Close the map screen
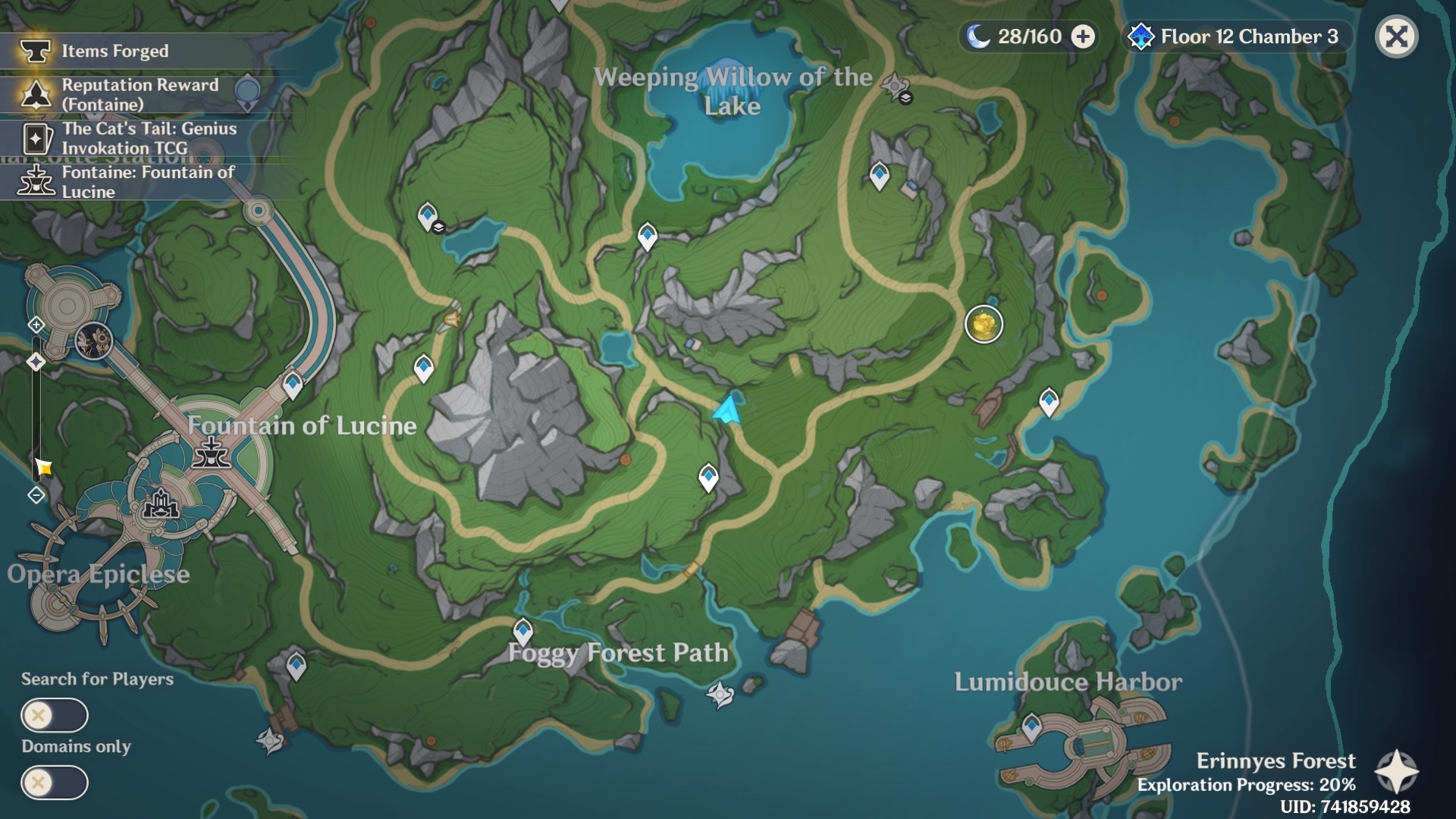1456x819 pixels. (1396, 36)
